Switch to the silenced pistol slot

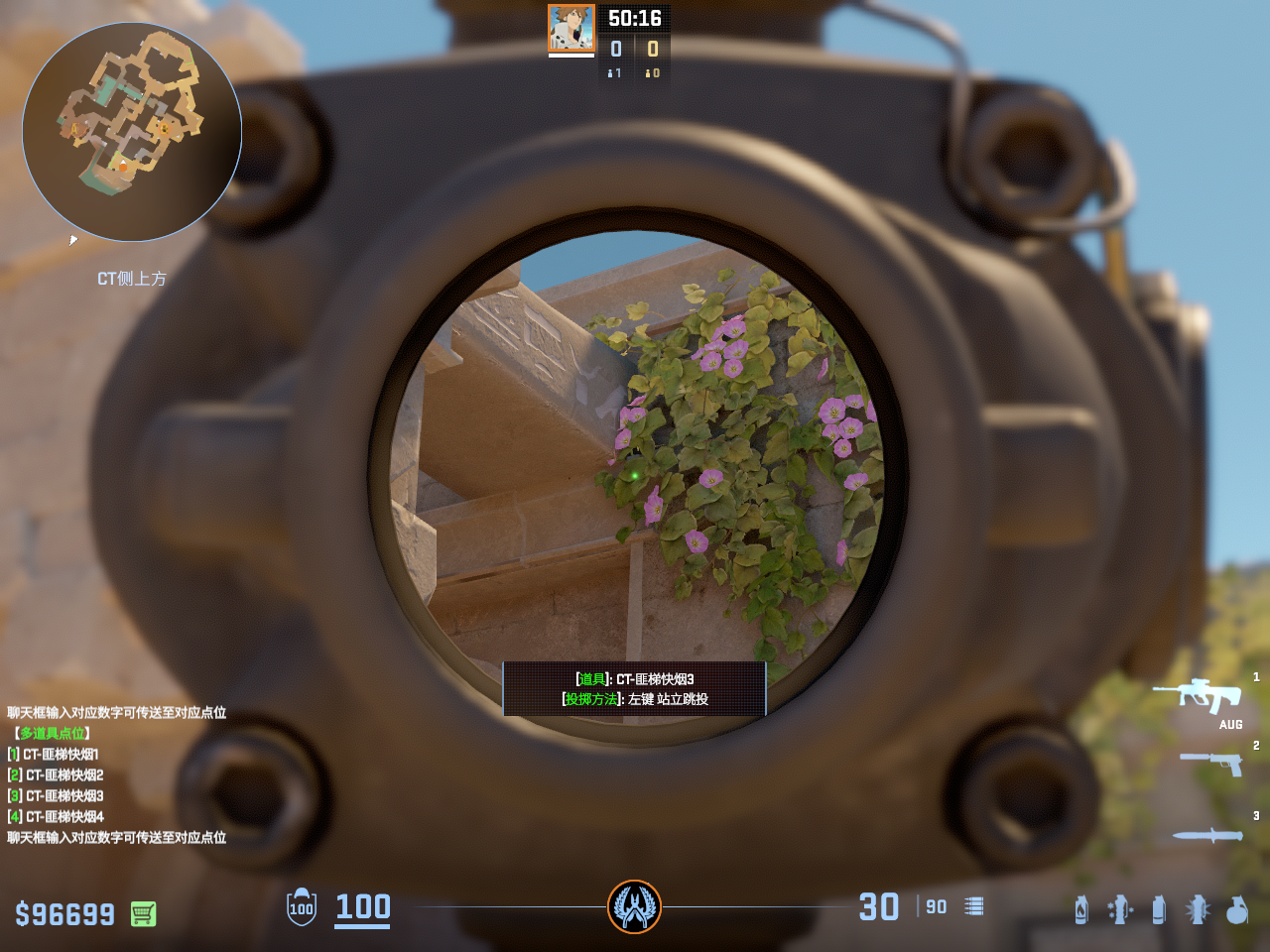(1211, 763)
